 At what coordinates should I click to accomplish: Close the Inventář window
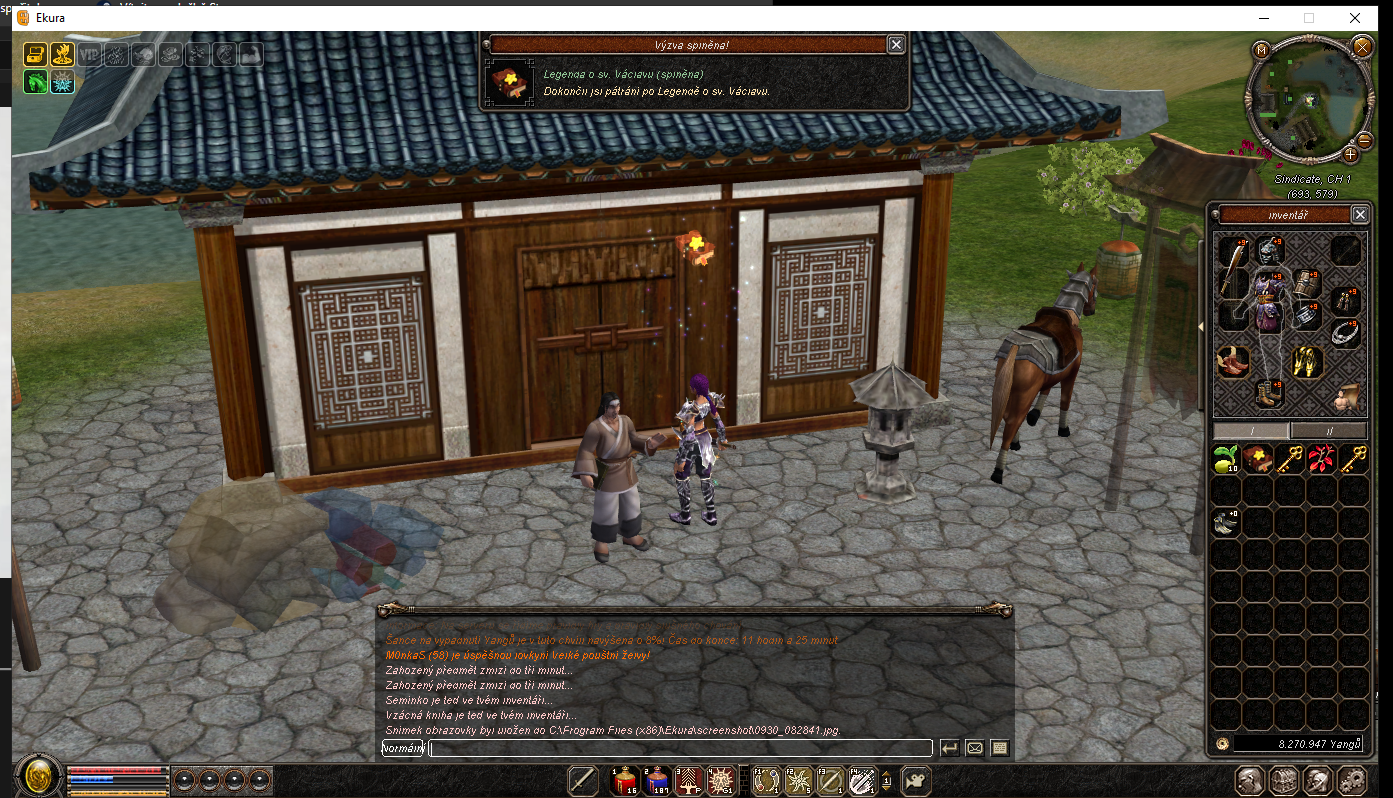tap(1359, 215)
